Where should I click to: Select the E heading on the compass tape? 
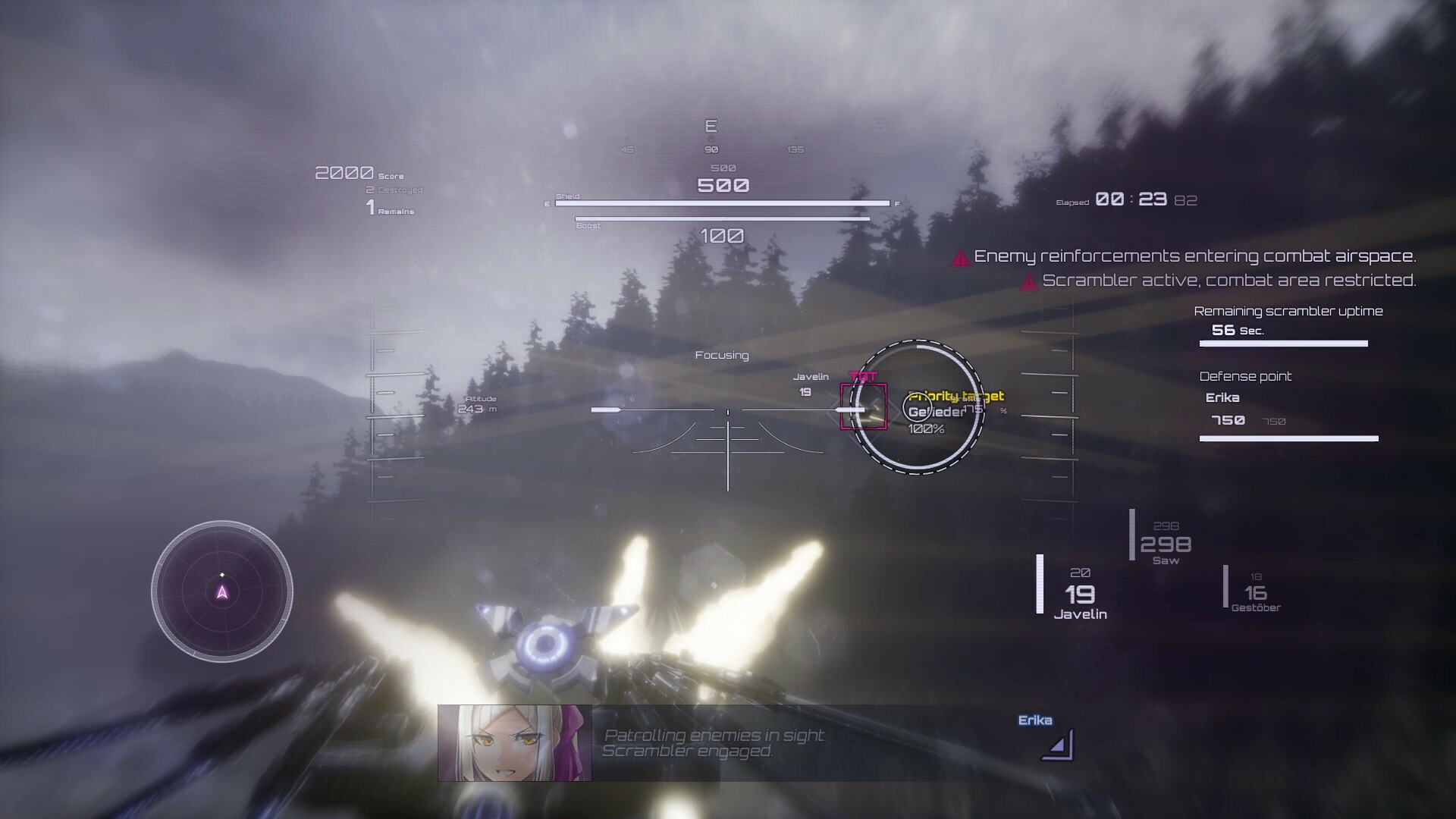[711, 127]
